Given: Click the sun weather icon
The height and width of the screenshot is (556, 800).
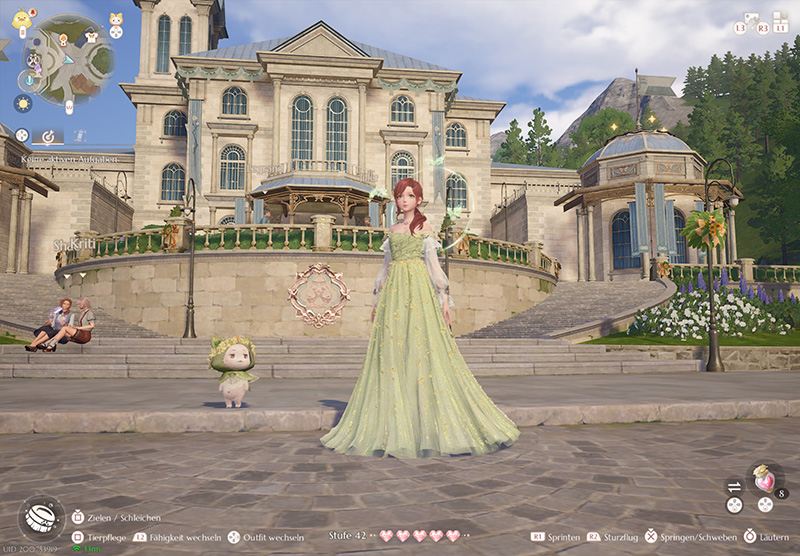Looking at the screenshot, I should click(x=22, y=102).
